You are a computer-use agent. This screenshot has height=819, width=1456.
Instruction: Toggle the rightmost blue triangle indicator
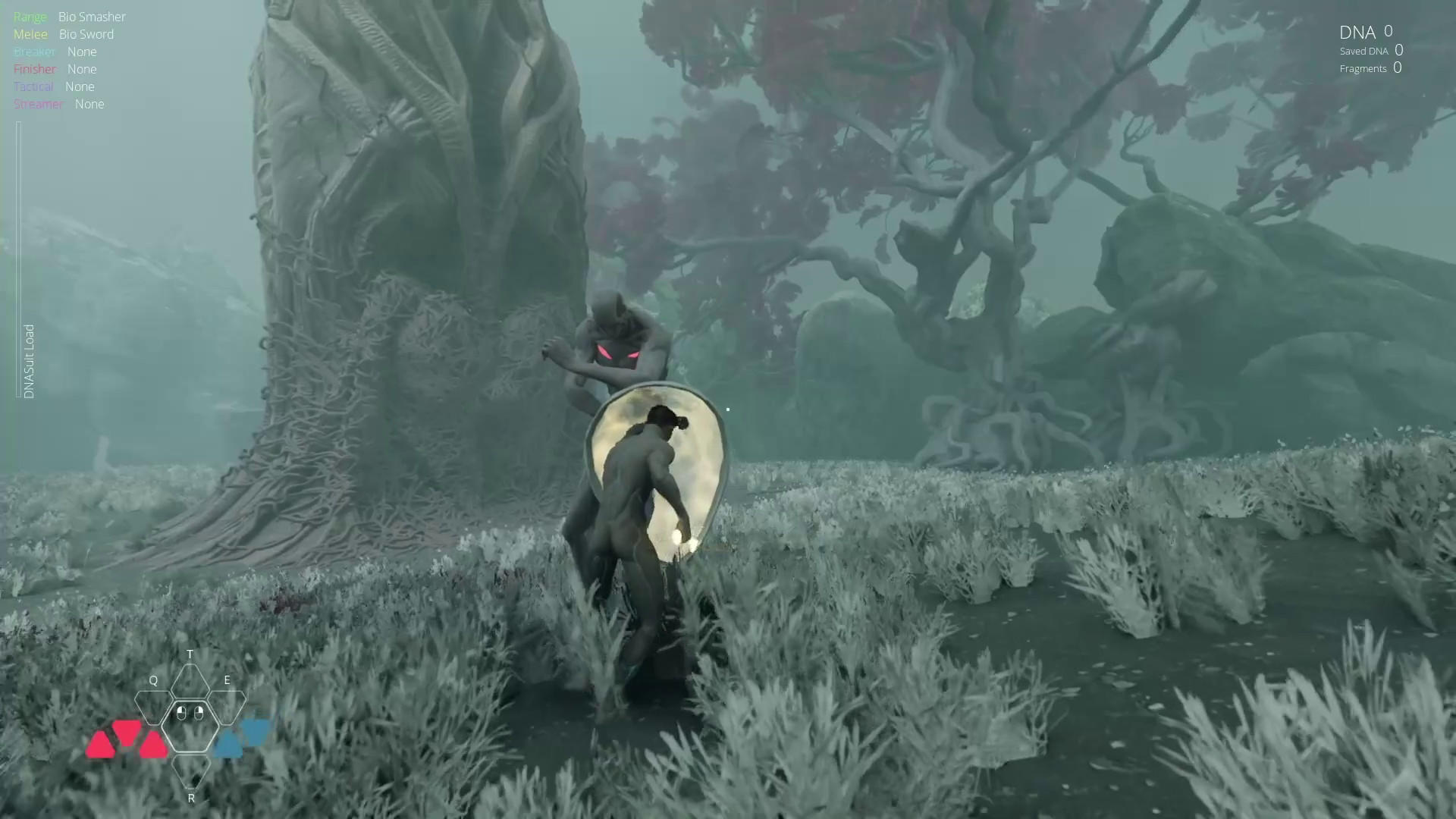click(x=257, y=732)
